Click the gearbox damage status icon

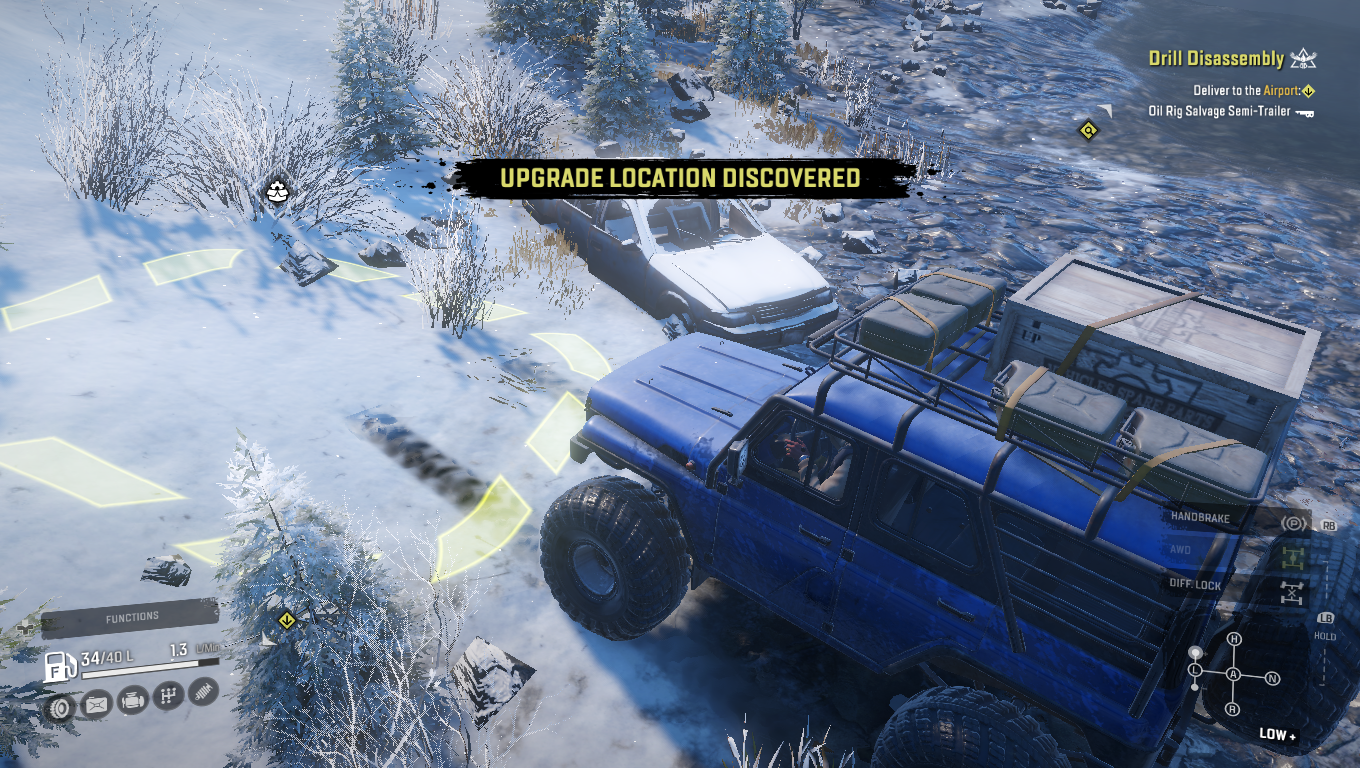[x=169, y=697]
